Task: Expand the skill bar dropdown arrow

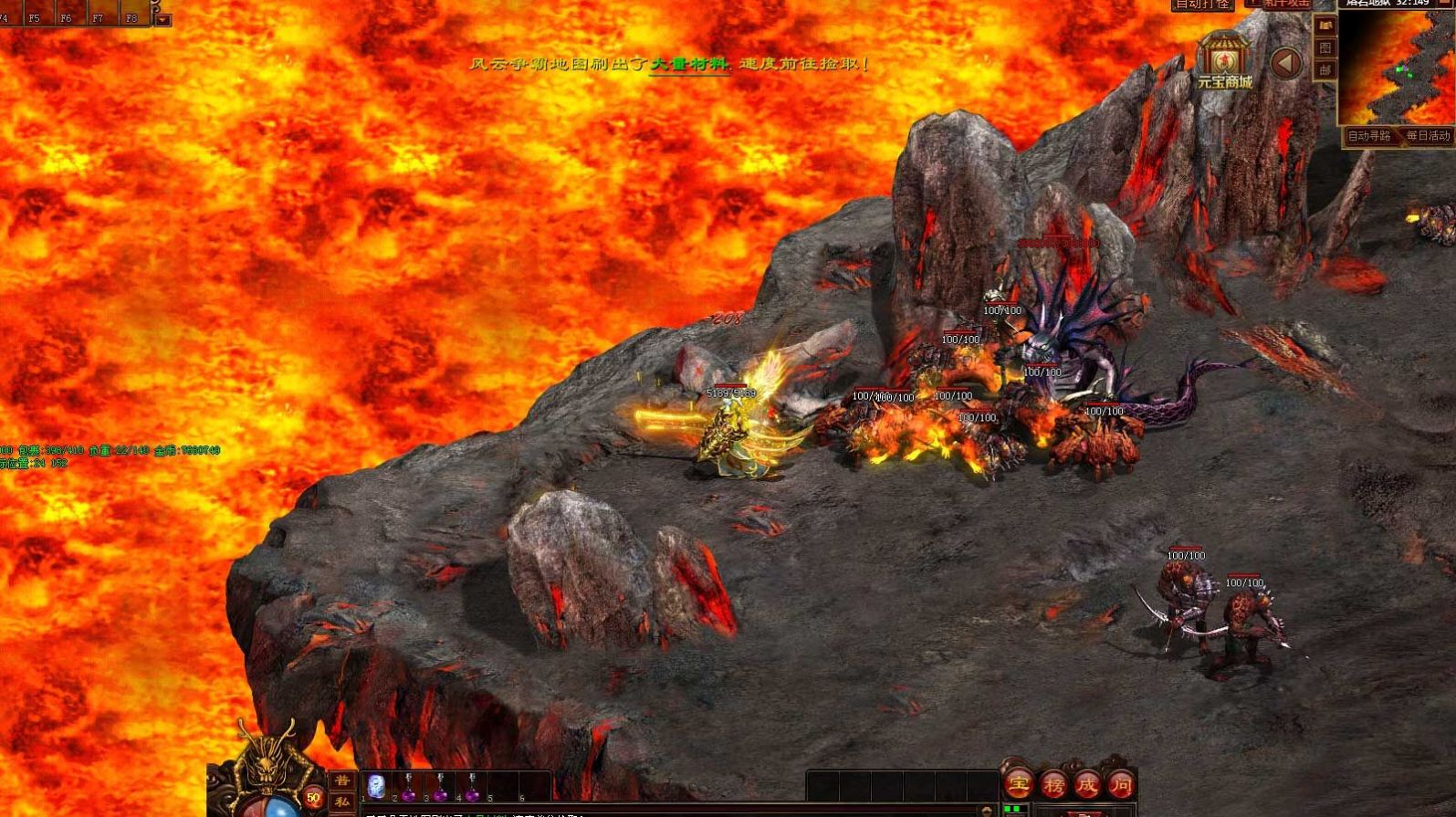Action: pos(162,19)
